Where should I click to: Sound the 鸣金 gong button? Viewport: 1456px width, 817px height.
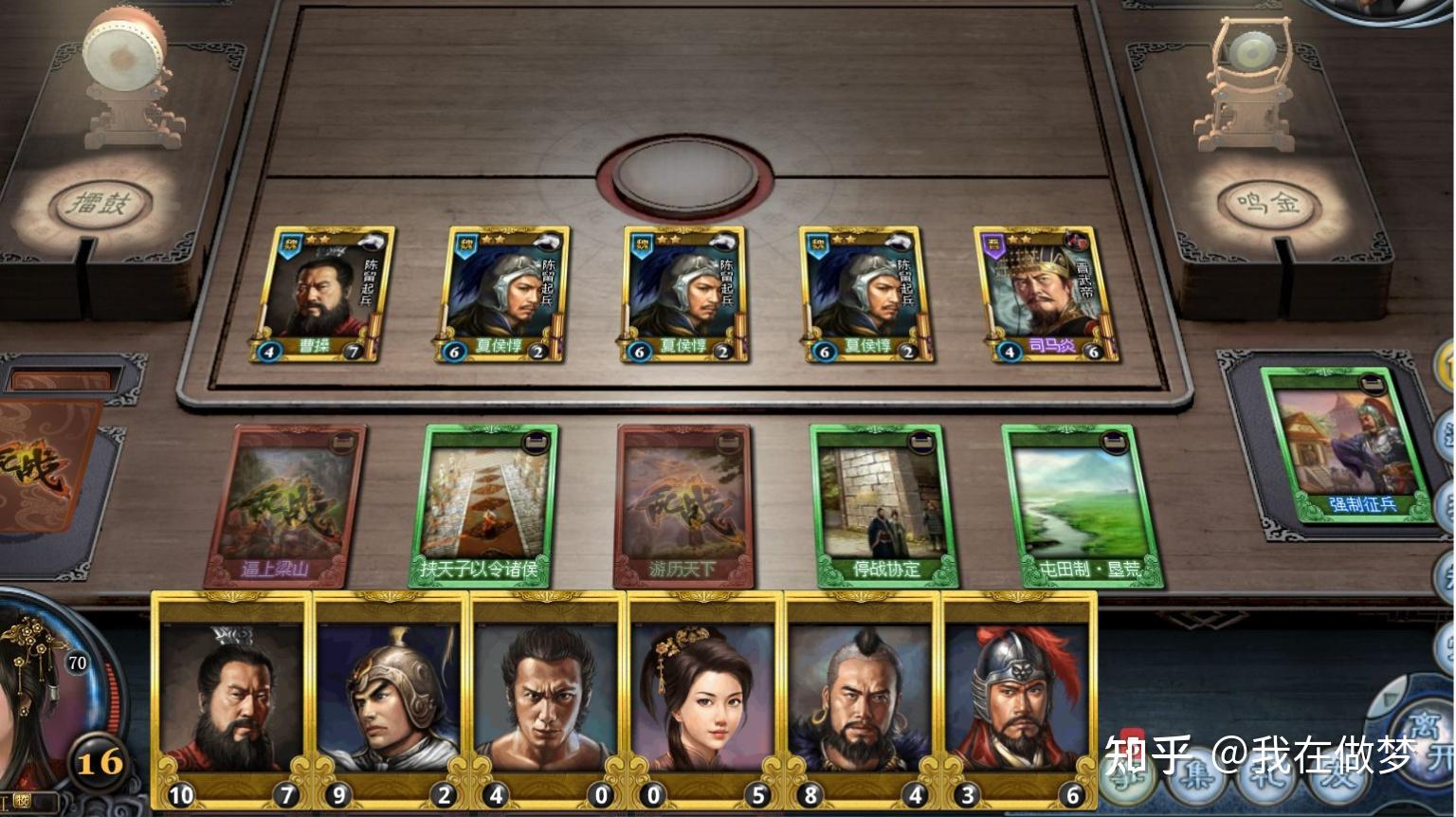coord(1268,203)
